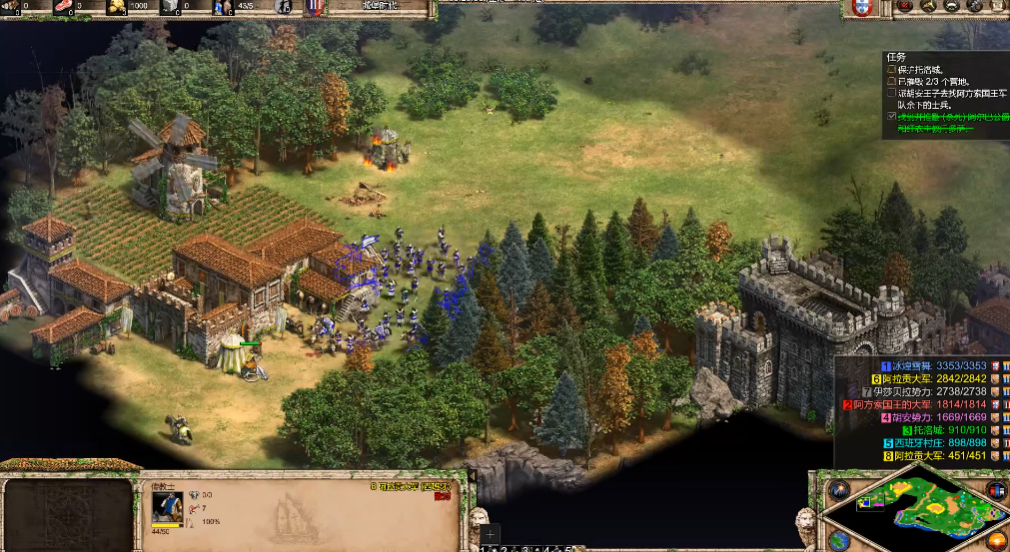Viewport: 1010px width, 552px height.
Task: Click the plus button below the command panel
Action: [x=490, y=535]
